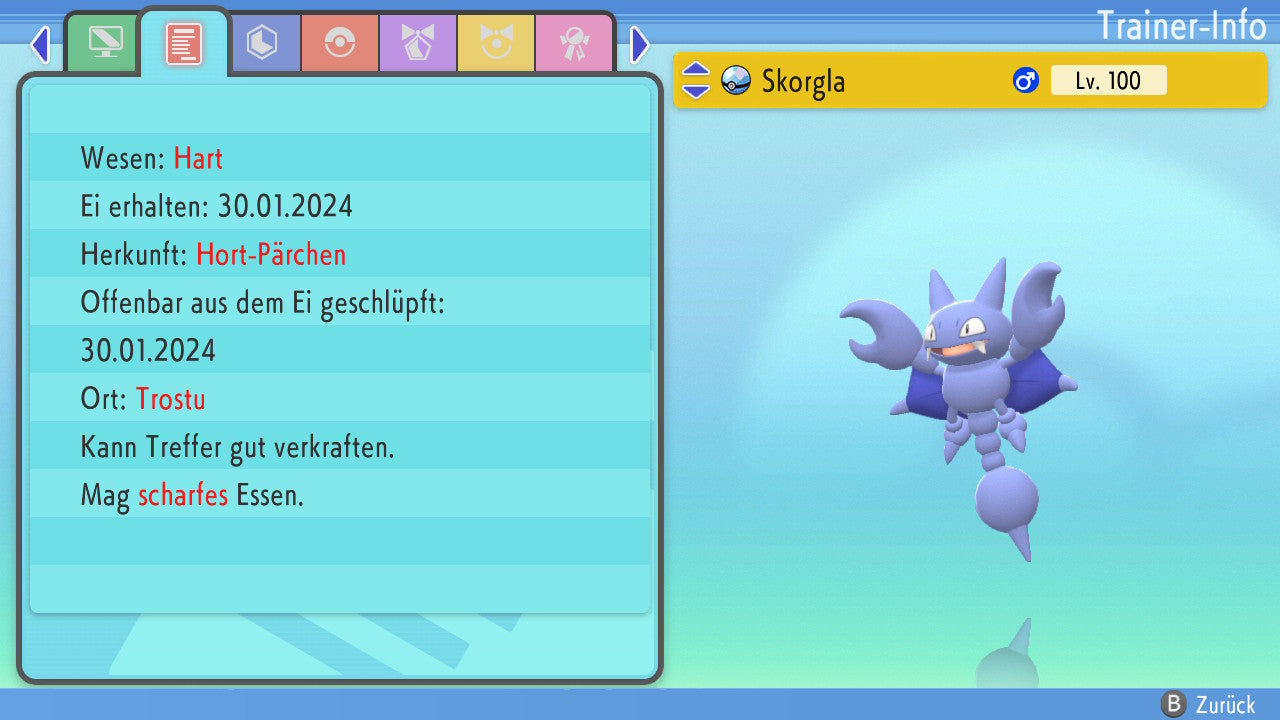Click the right arrow beside the tabs
Image resolution: width=1280 pixels, height=720 pixels.
[640, 44]
